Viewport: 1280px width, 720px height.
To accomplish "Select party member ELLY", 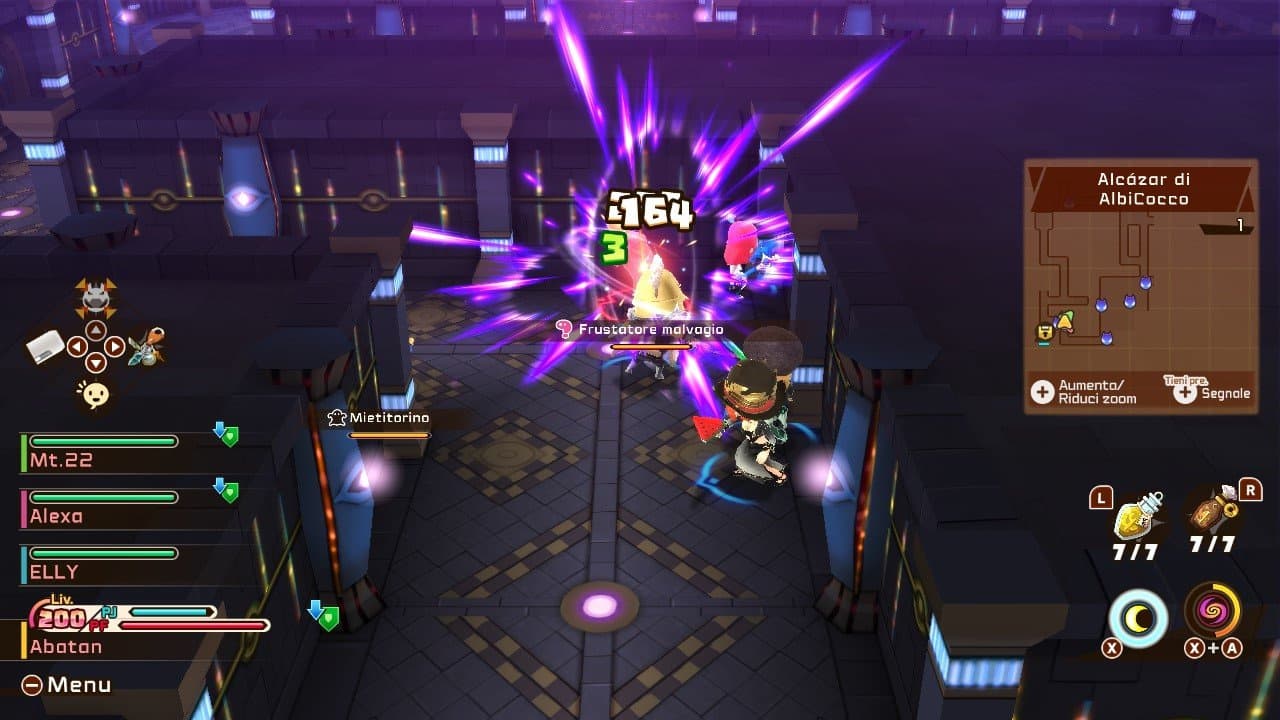I will [x=100, y=564].
